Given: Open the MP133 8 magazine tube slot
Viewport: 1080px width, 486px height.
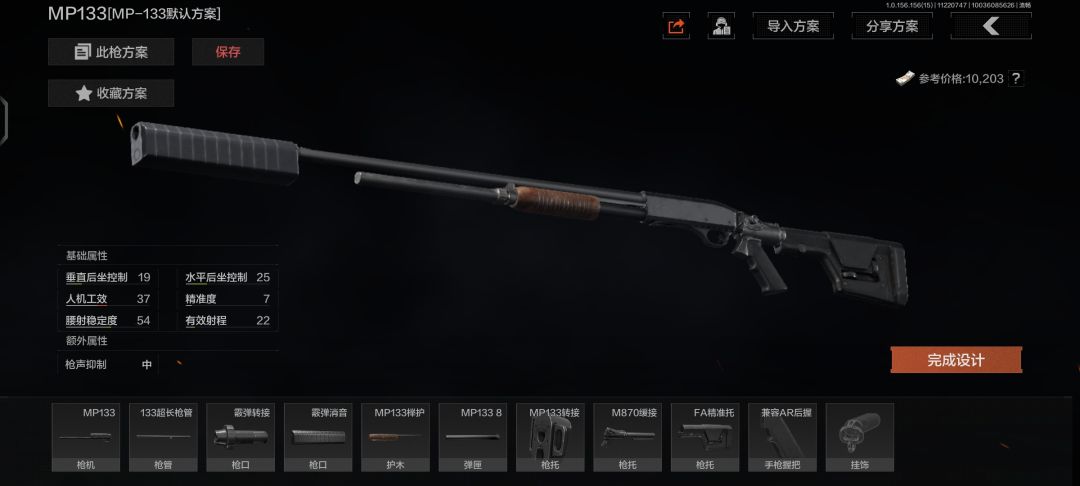Looking at the screenshot, I should (x=473, y=437).
